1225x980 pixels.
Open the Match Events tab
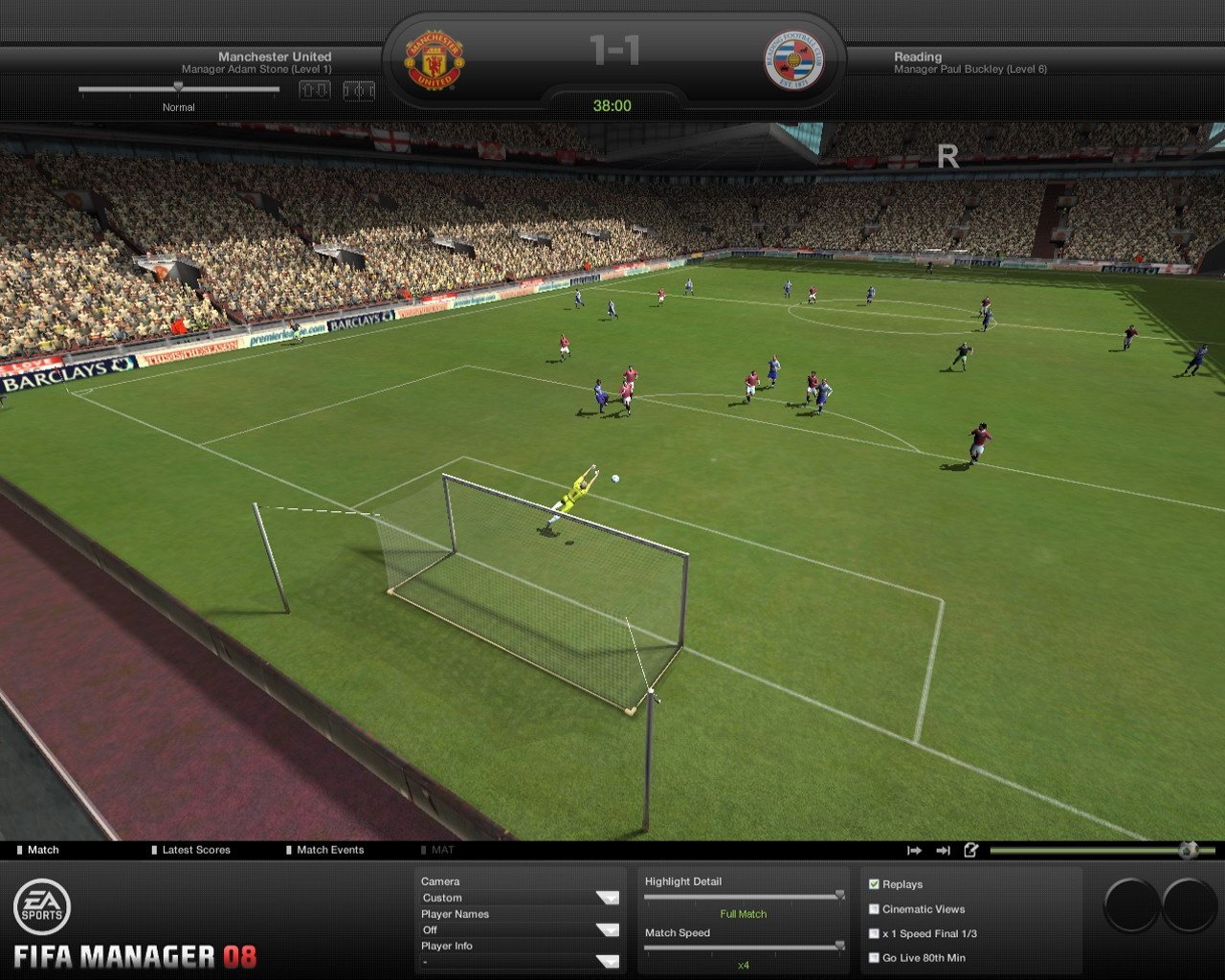[x=329, y=849]
